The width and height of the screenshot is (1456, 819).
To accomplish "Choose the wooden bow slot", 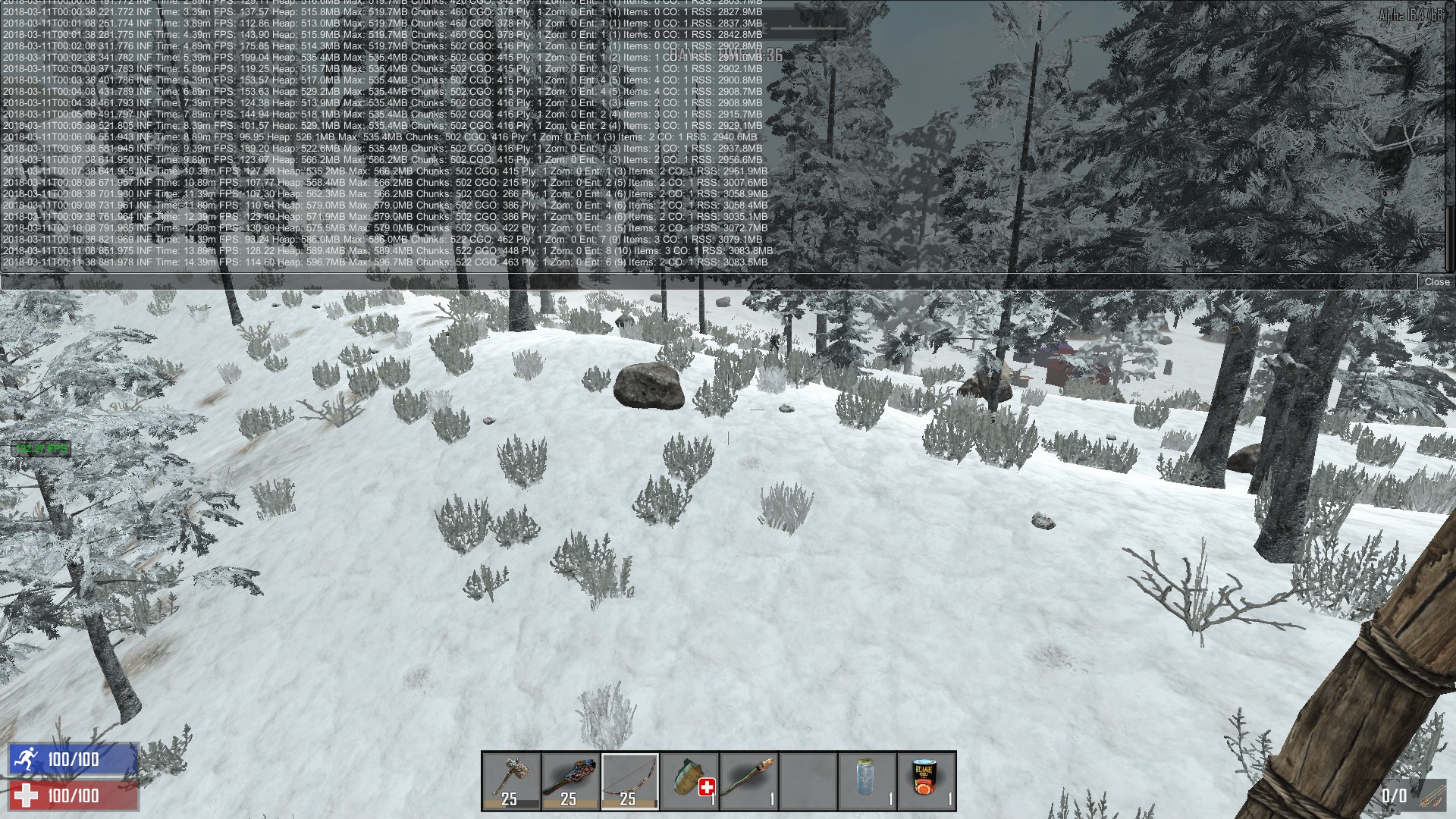I will [630, 781].
